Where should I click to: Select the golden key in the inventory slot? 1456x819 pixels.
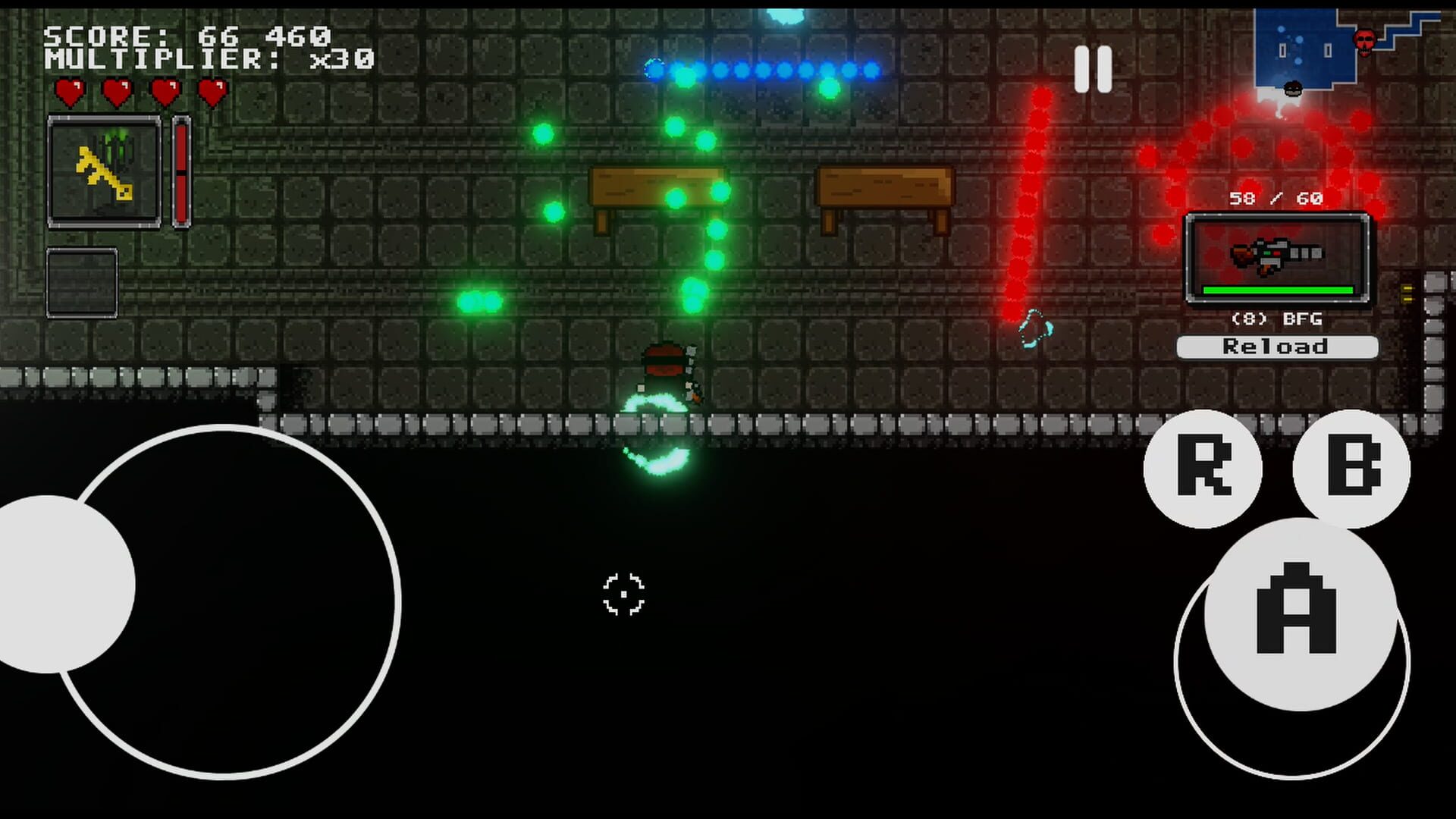[x=102, y=168]
